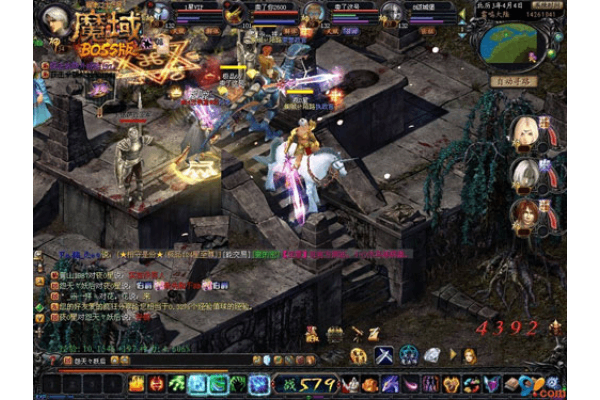Click the white diamond gem icon
Viewport: 600px width, 400px height.
tap(432, 355)
